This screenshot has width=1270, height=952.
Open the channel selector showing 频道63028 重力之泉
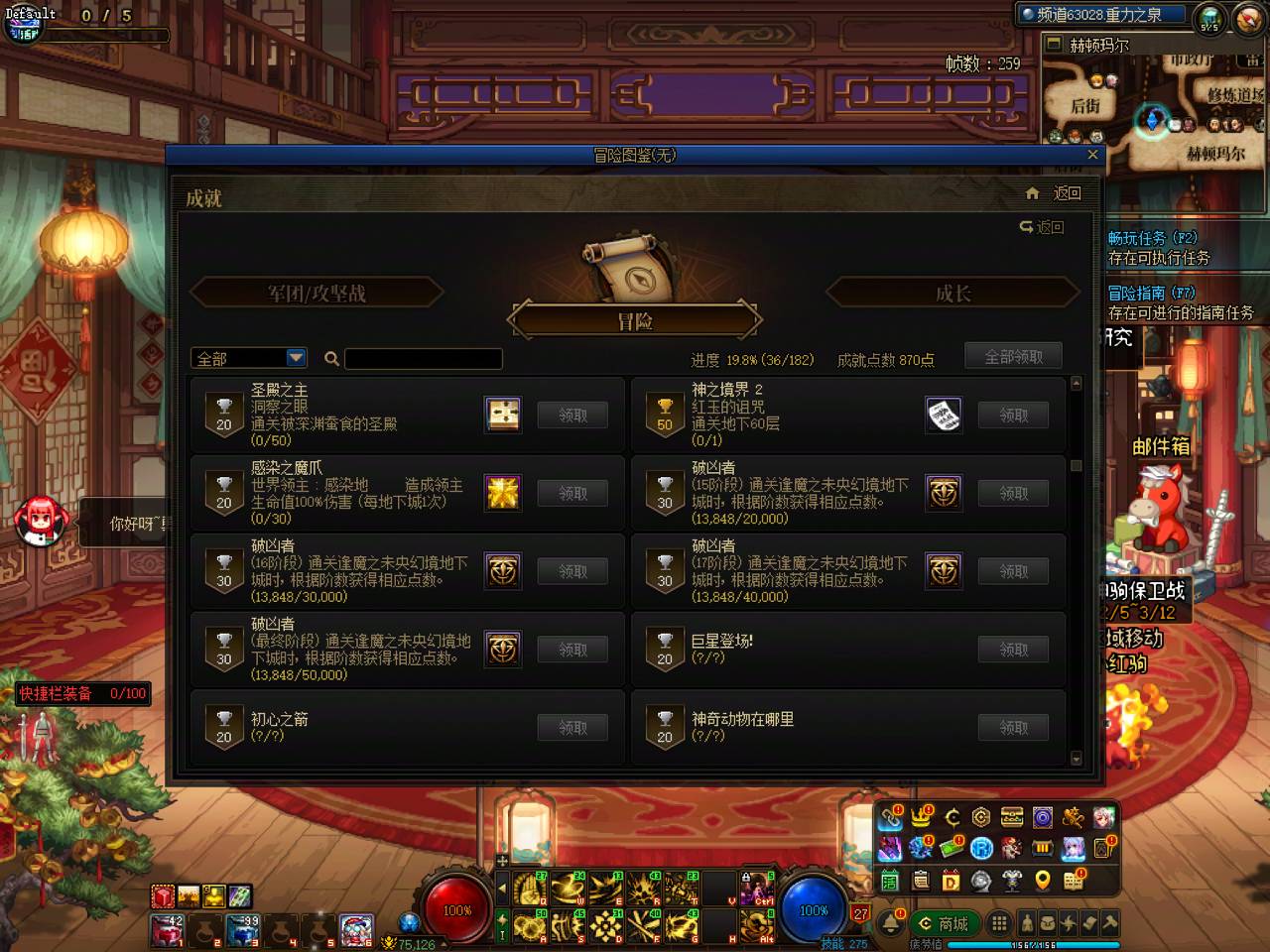coord(1097,14)
